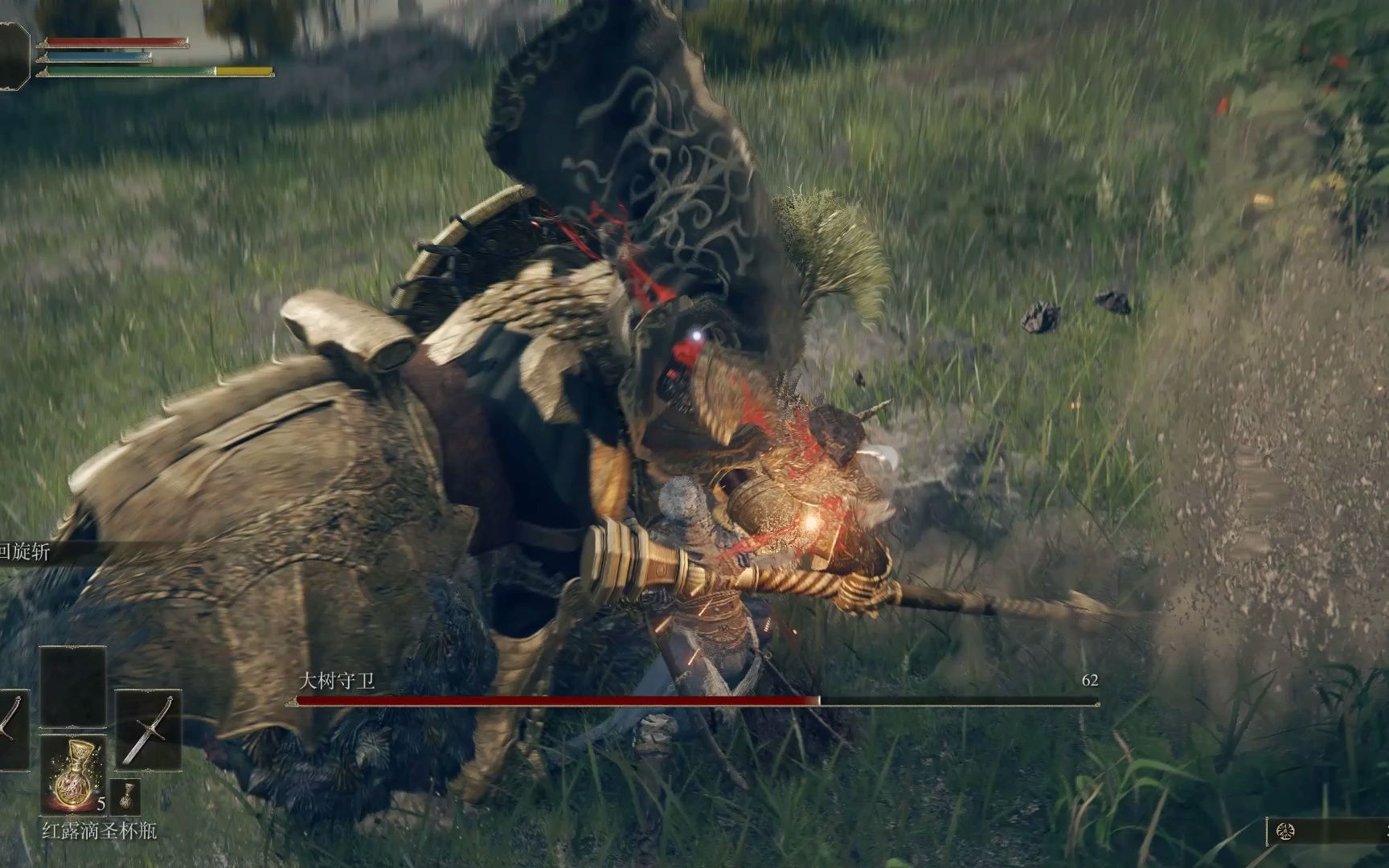
Task: Click the right-hand sword weapon slot
Action: (149, 730)
